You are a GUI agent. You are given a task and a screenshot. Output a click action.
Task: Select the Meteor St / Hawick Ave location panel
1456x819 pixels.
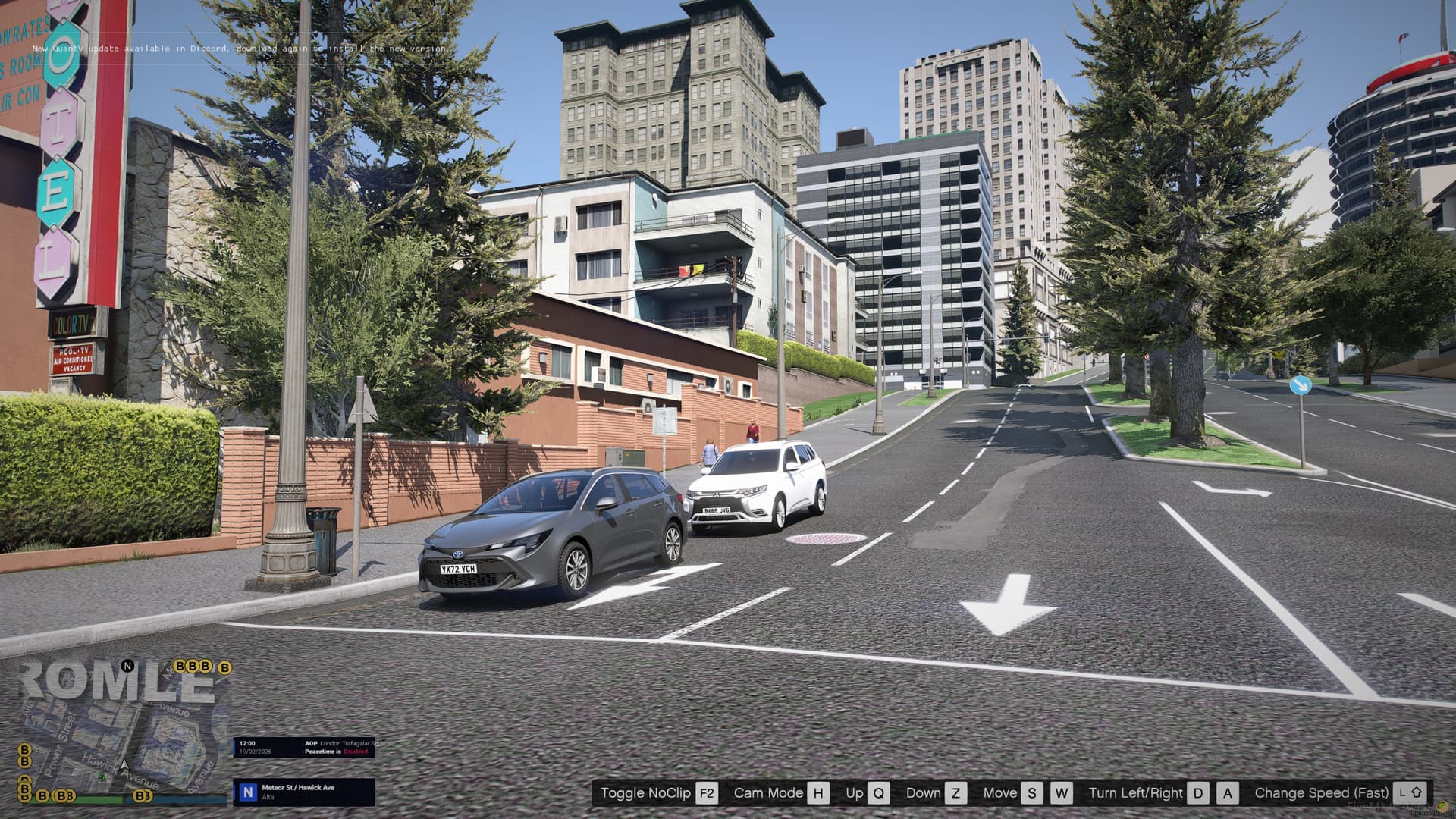coord(305,792)
